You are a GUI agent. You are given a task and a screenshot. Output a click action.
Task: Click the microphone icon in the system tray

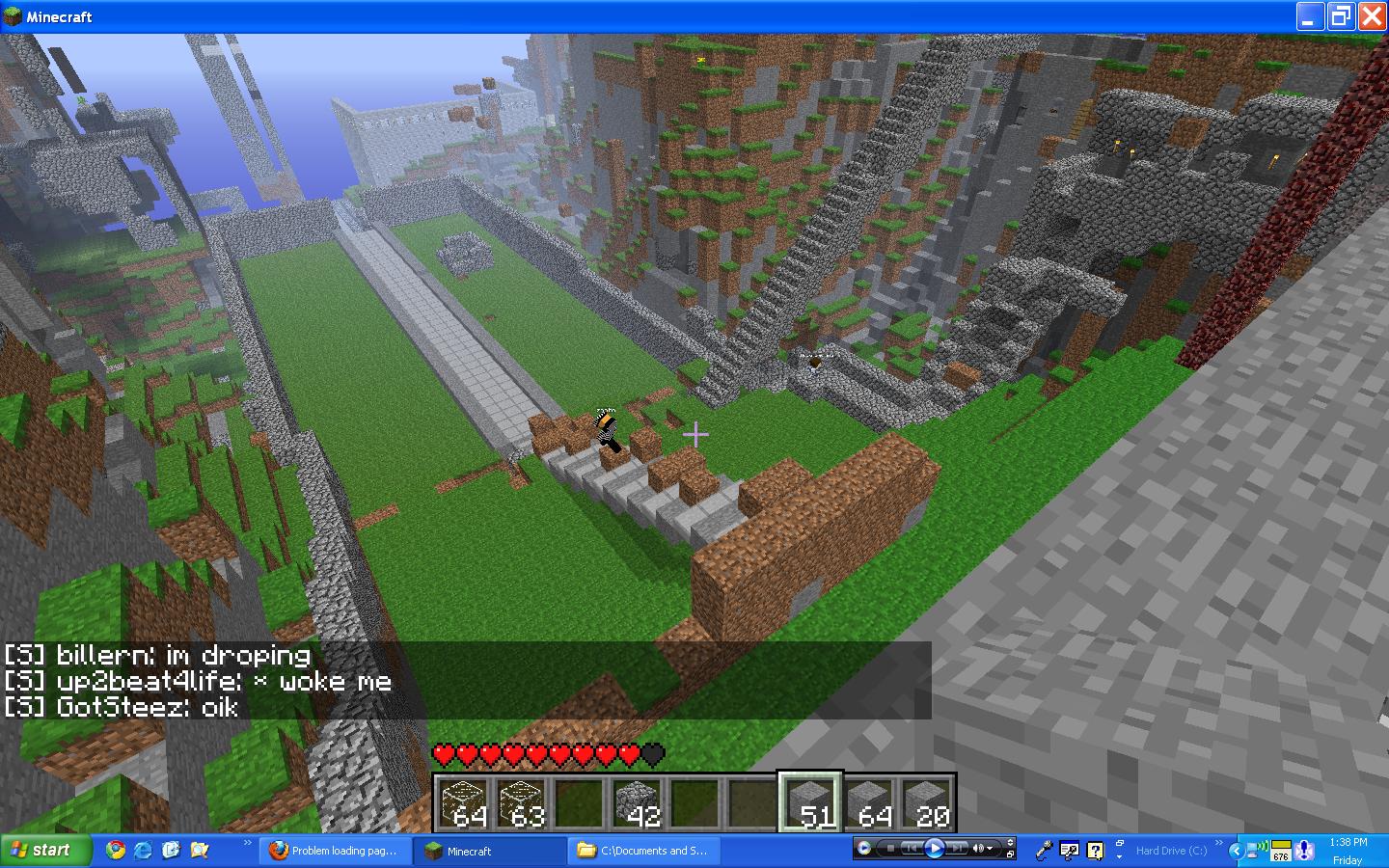1046,850
